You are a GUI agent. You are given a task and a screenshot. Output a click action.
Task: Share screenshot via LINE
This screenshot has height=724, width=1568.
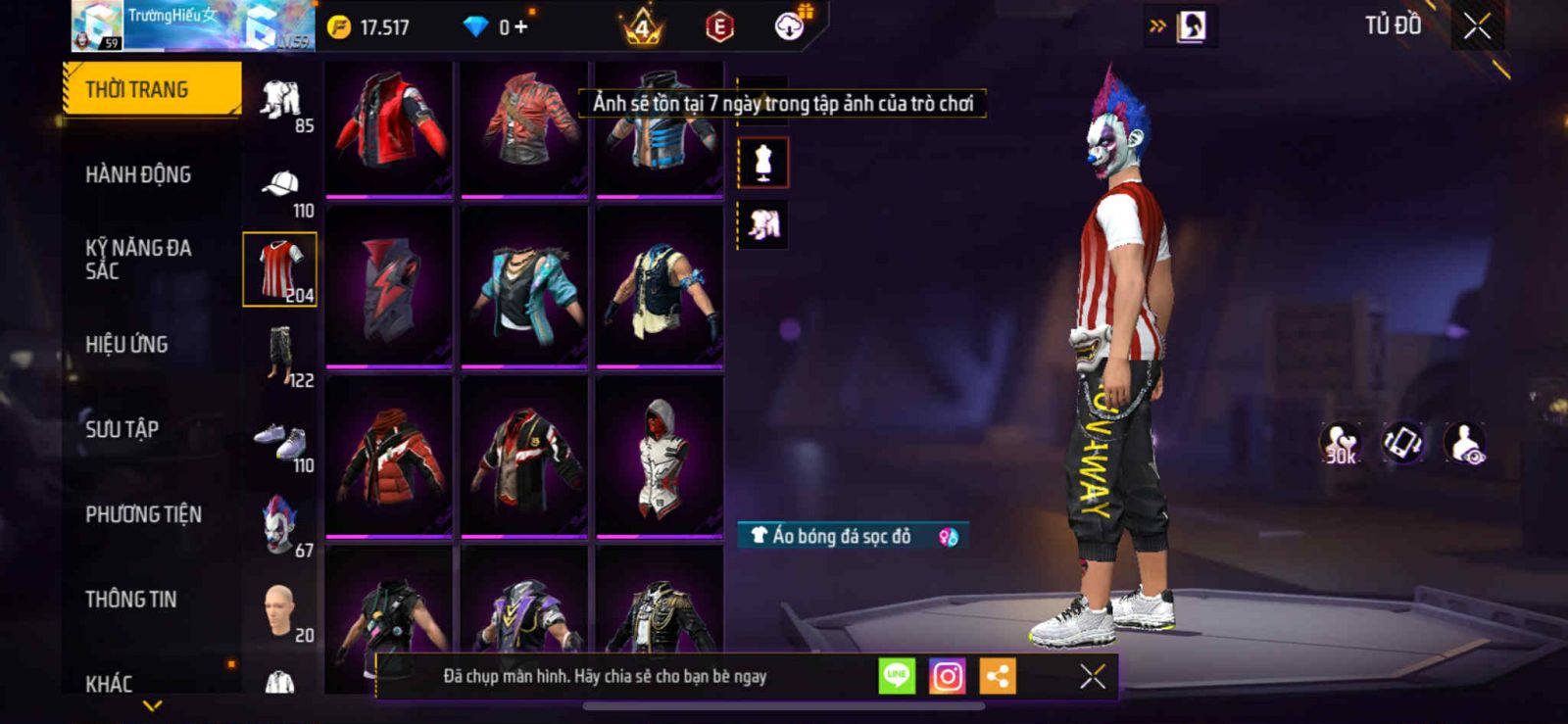897,676
